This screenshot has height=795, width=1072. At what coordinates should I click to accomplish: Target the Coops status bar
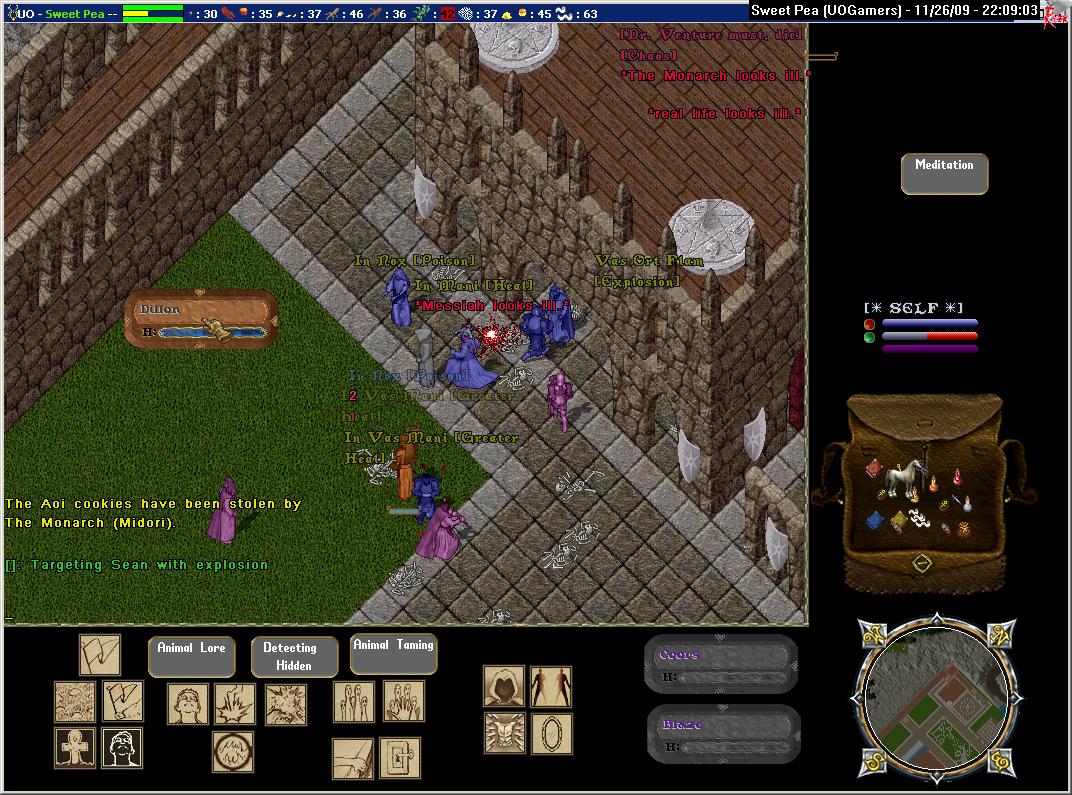(x=721, y=664)
